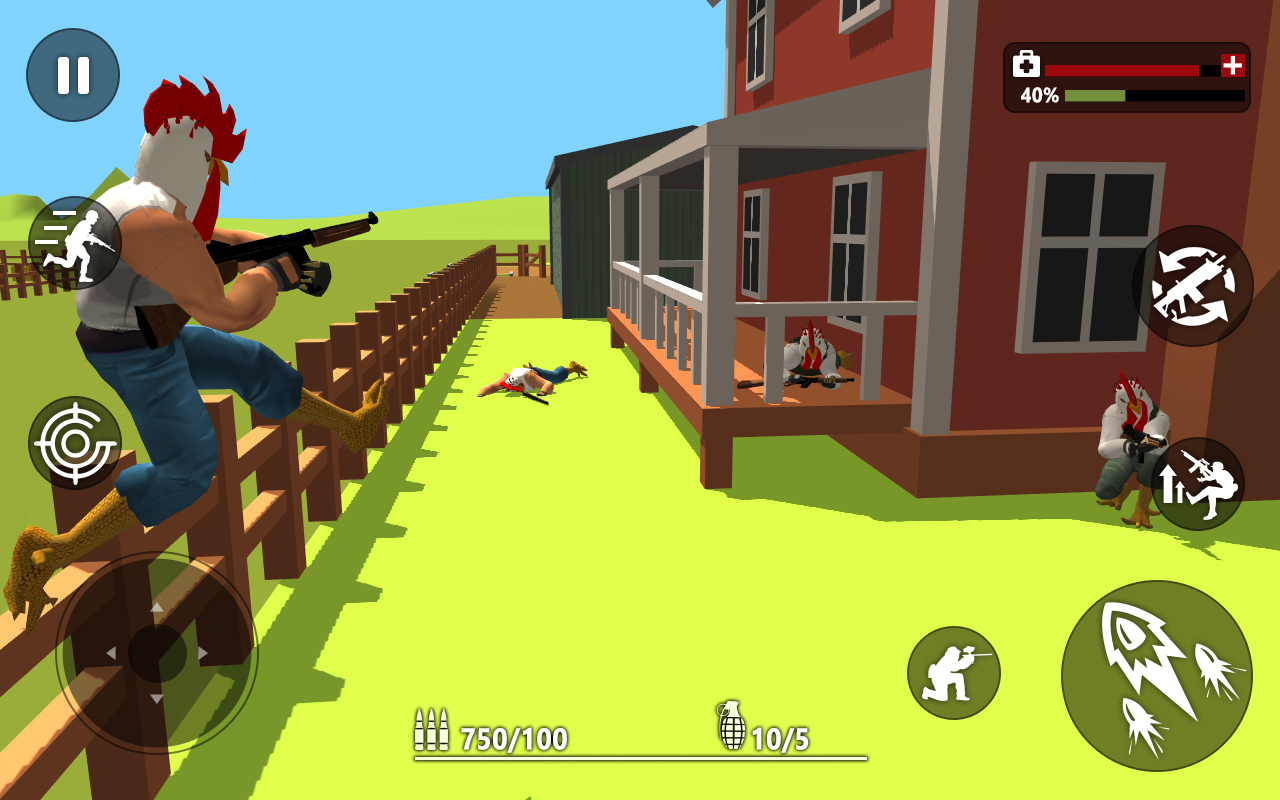1280x800 pixels.
Task: Tap the red plus on the health bar
Action: pyautogui.click(x=1231, y=66)
